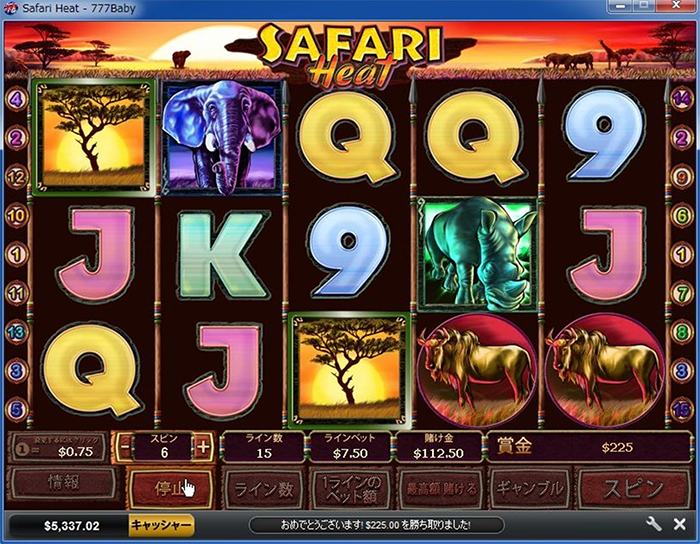The image size is (700, 544).
Task: Select payline number 4 marker
Action: [16, 99]
